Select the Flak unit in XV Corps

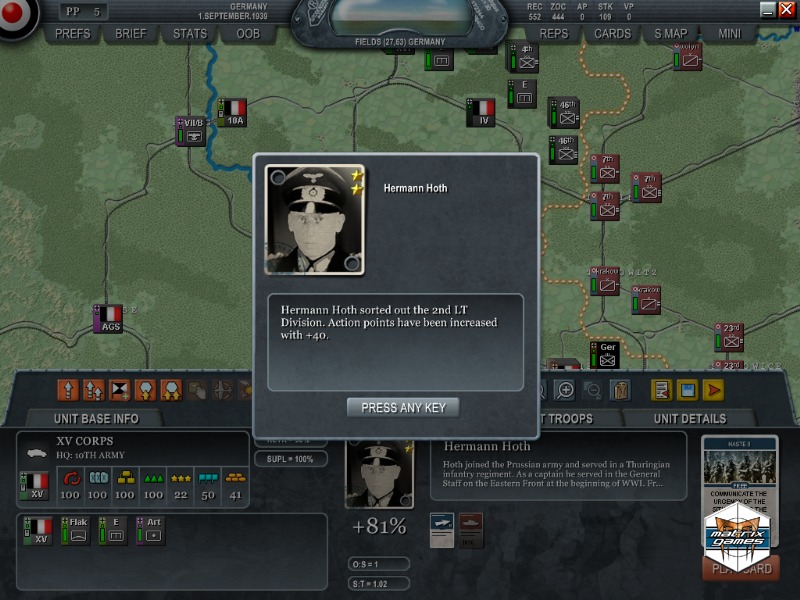76,530
